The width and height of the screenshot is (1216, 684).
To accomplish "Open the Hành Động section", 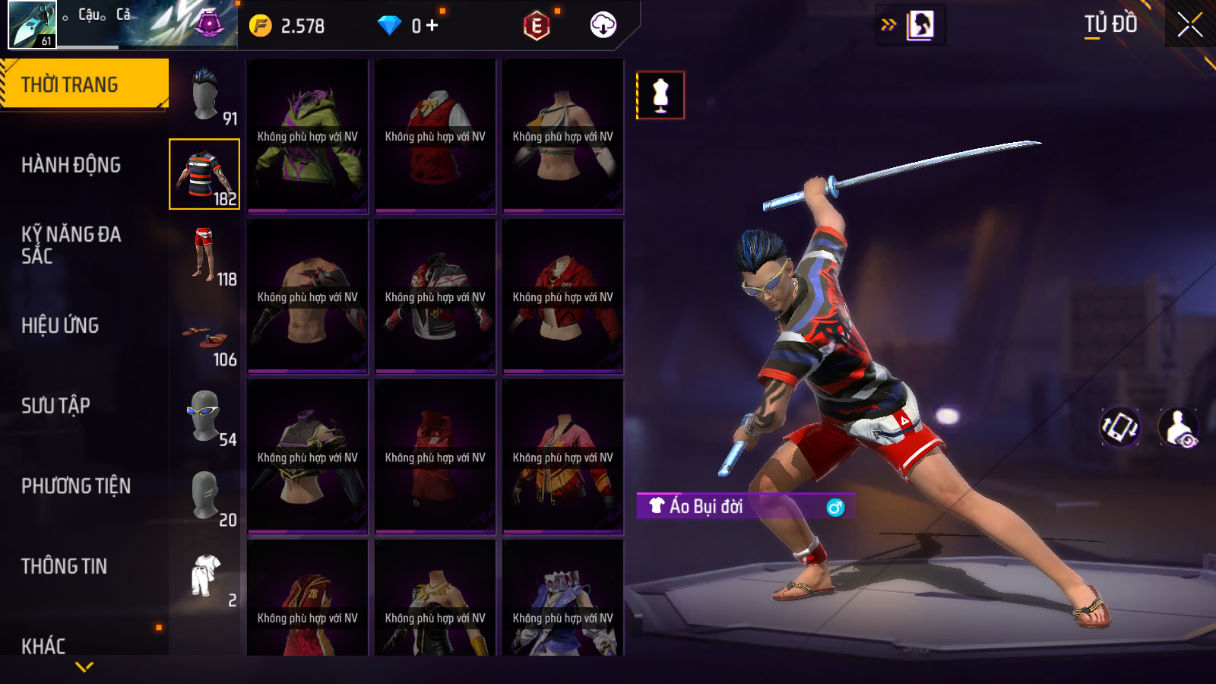I will (x=71, y=165).
